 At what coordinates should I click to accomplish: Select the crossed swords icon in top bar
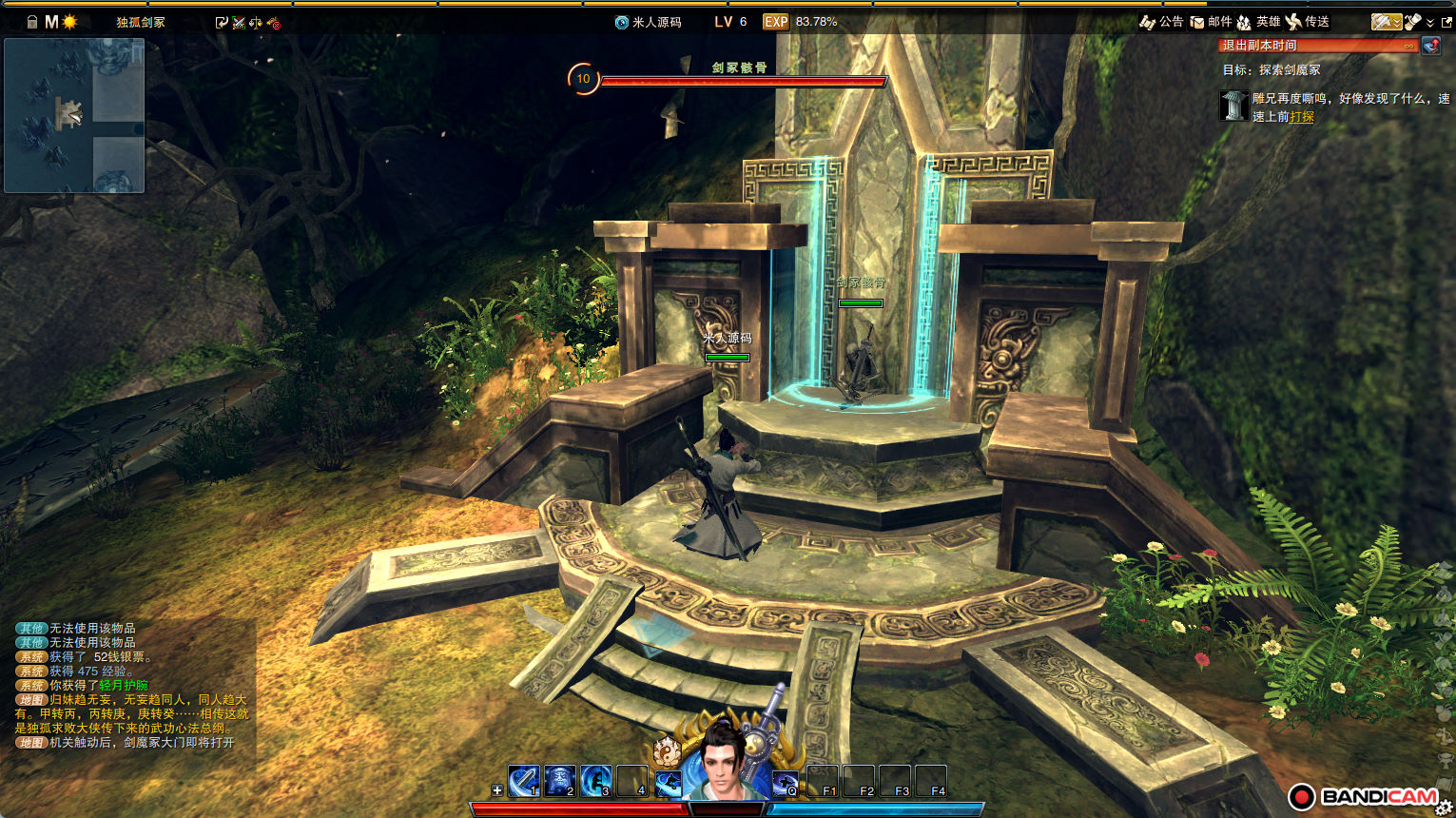[239, 23]
